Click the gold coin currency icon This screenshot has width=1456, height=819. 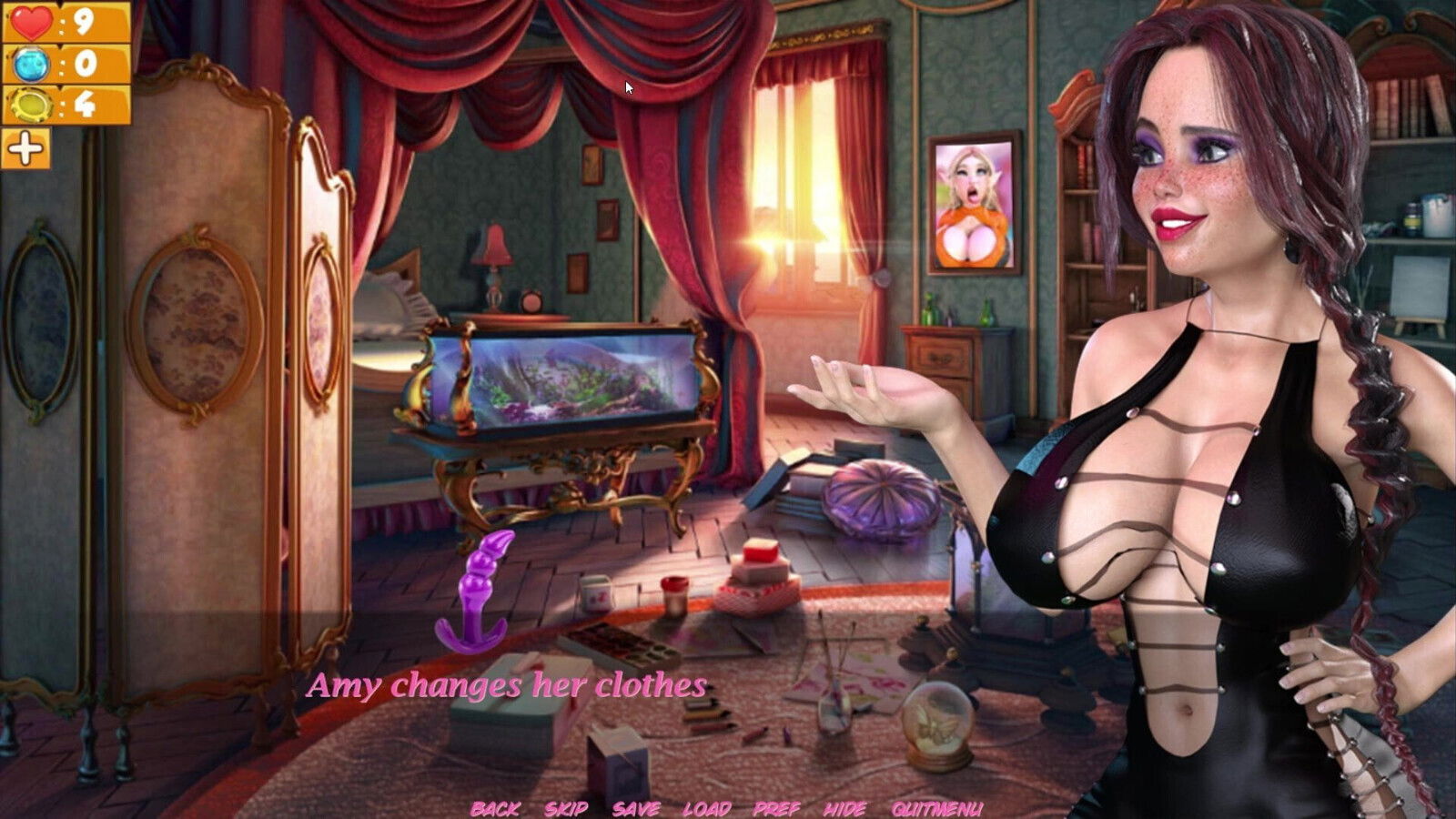click(30, 106)
